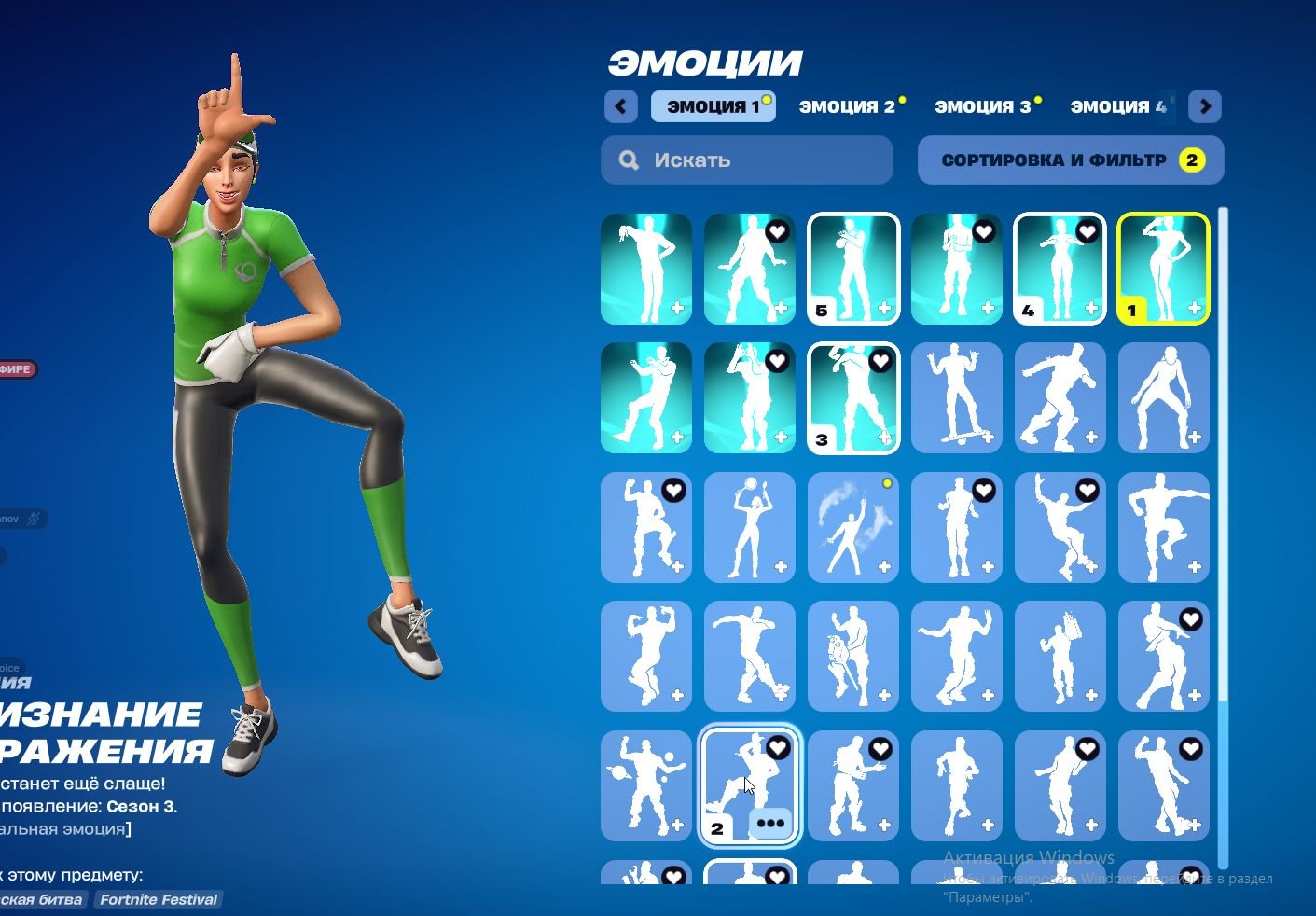Select the smoke spray emote icon

click(853, 527)
